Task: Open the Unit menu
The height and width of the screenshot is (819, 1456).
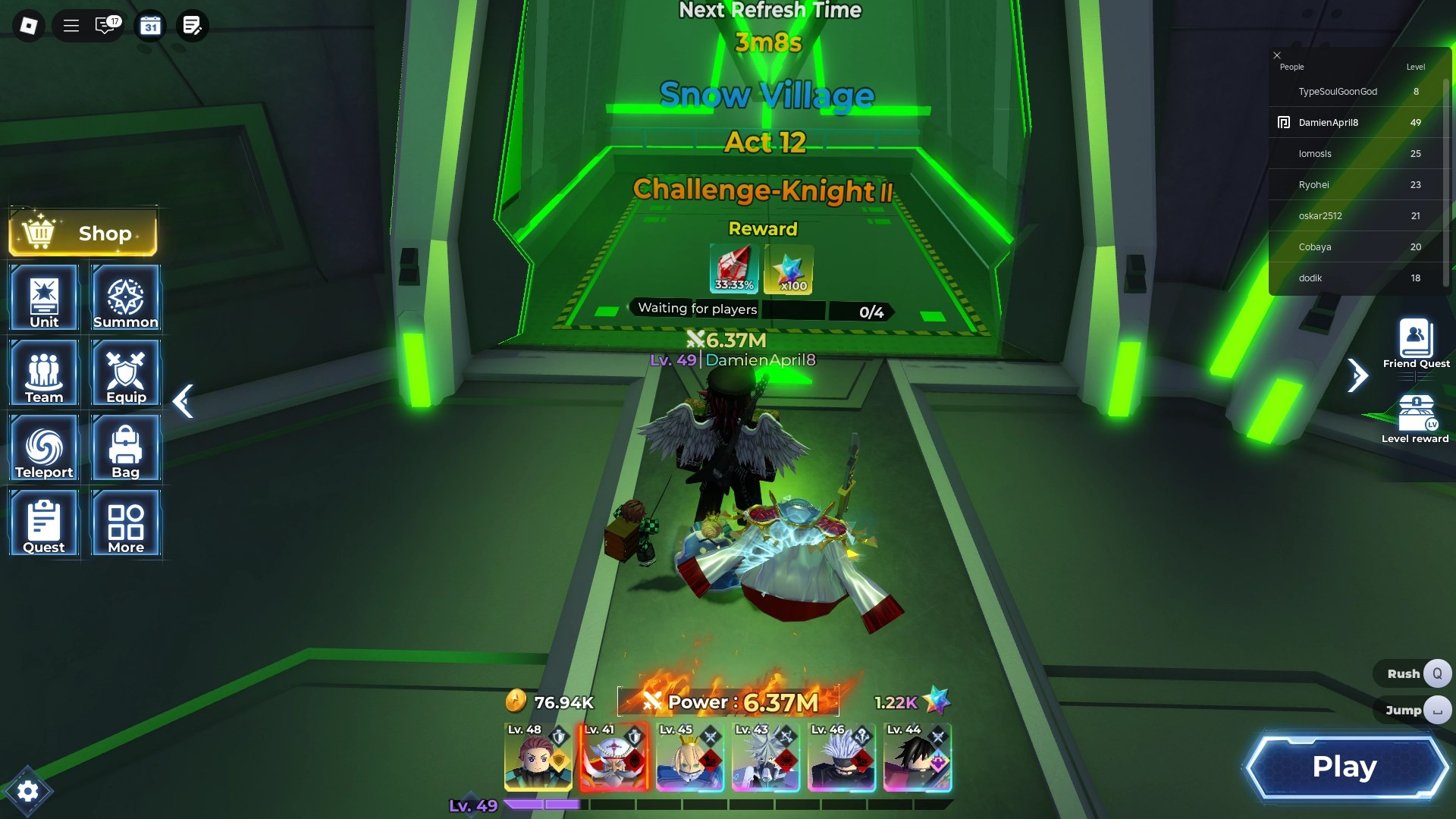Action: pyautogui.click(x=43, y=298)
